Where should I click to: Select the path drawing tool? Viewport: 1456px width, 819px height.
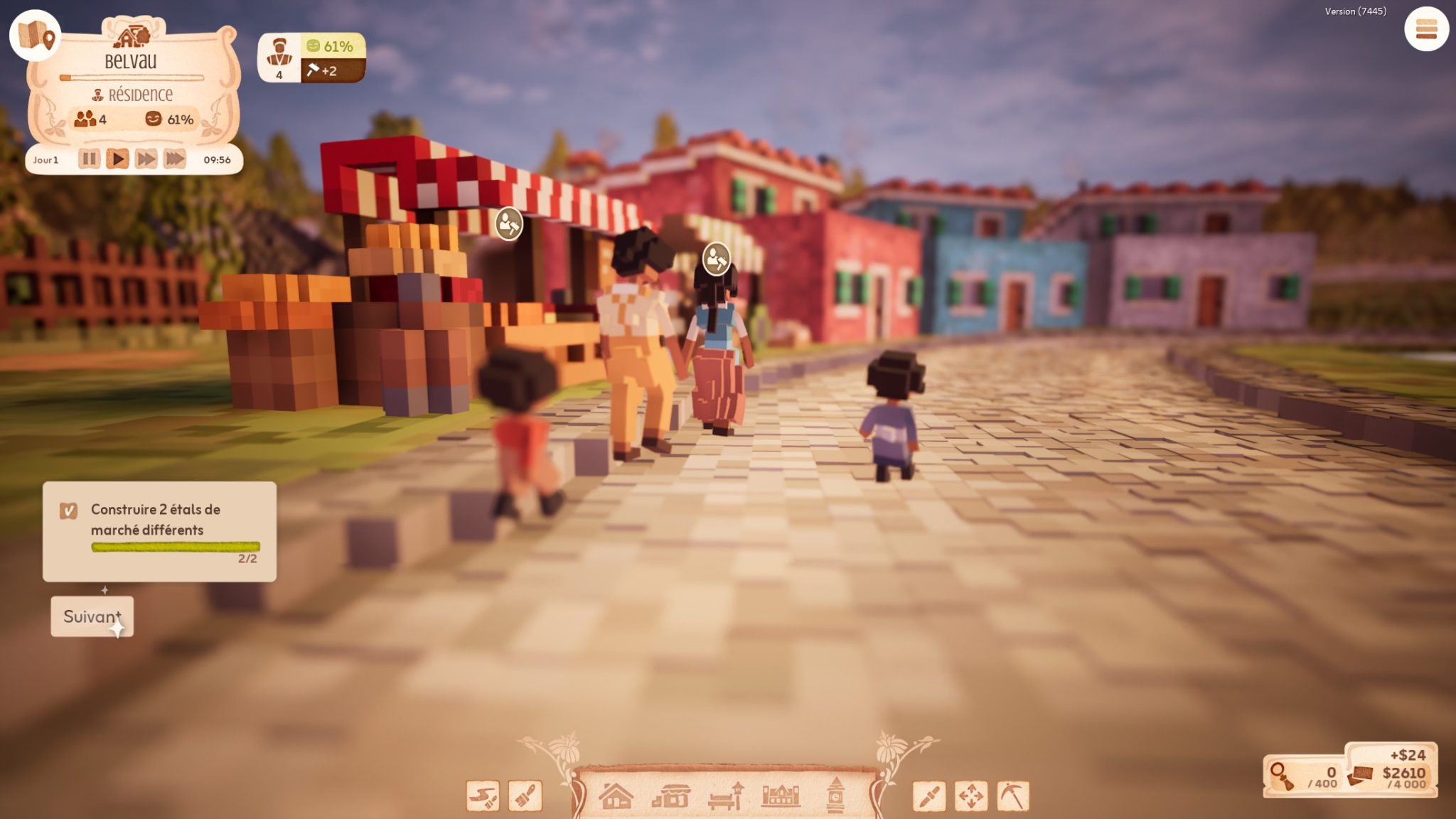tap(482, 795)
